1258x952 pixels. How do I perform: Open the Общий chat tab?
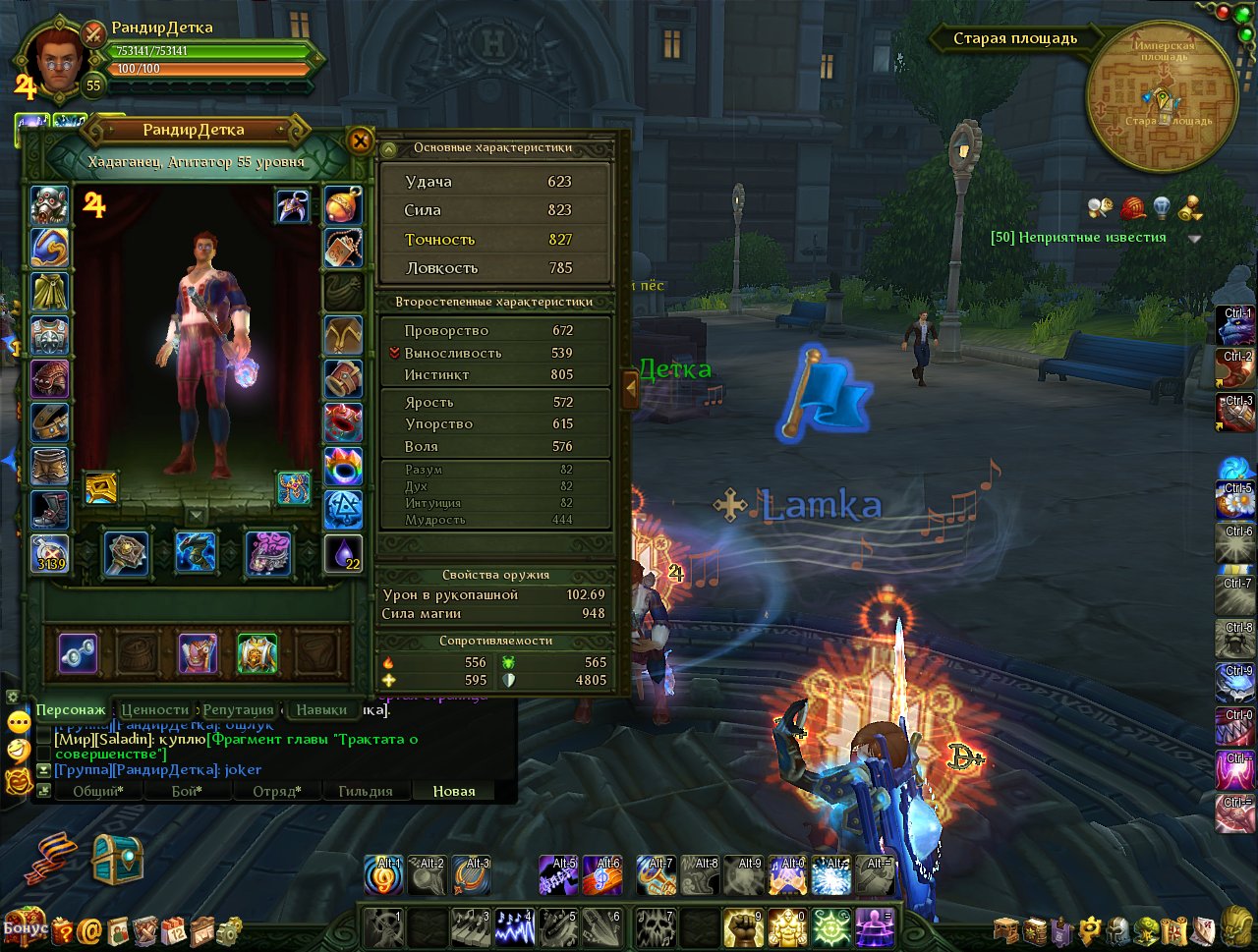point(98,791)
